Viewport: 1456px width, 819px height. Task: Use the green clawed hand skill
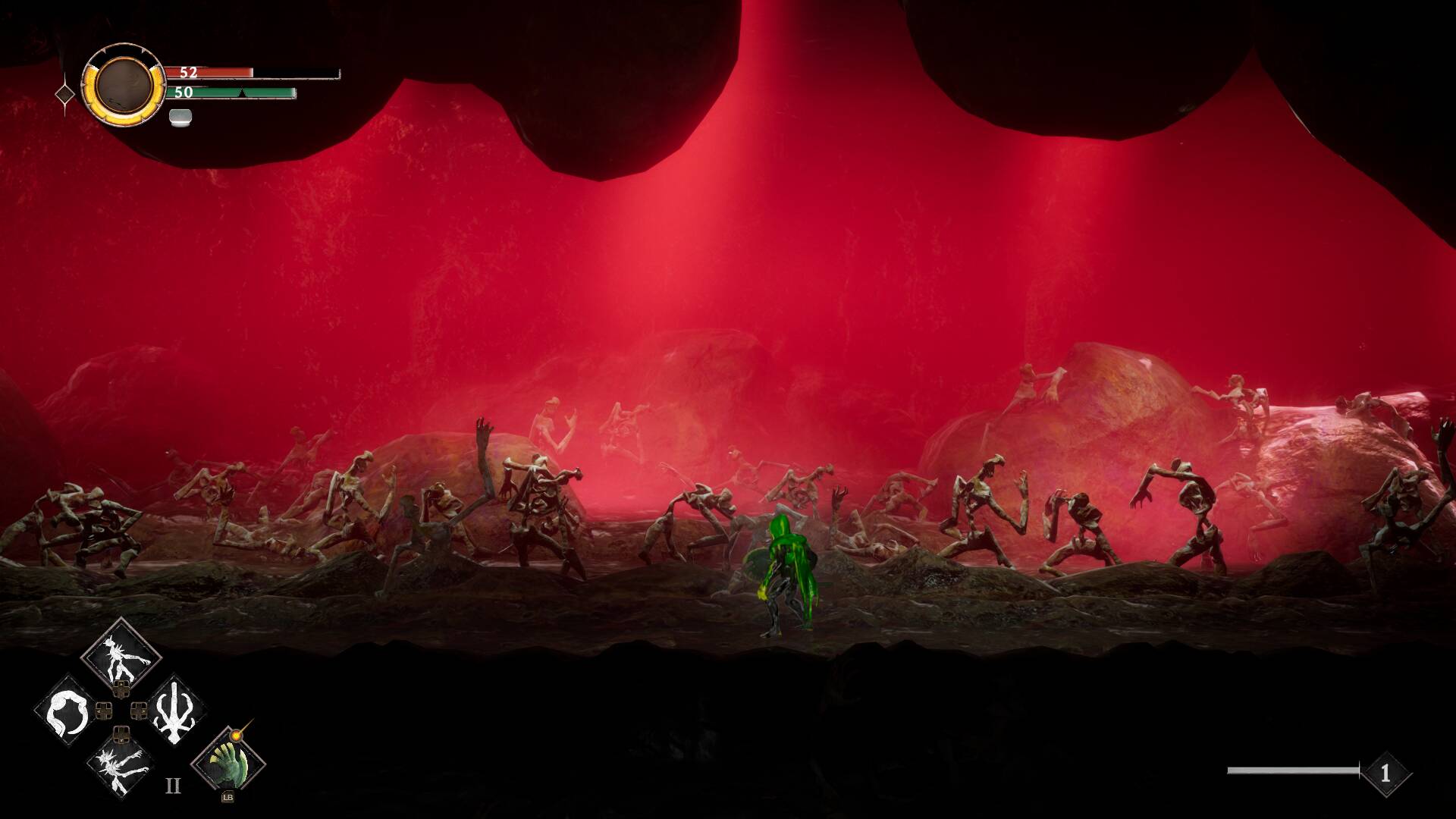point(228,763)
